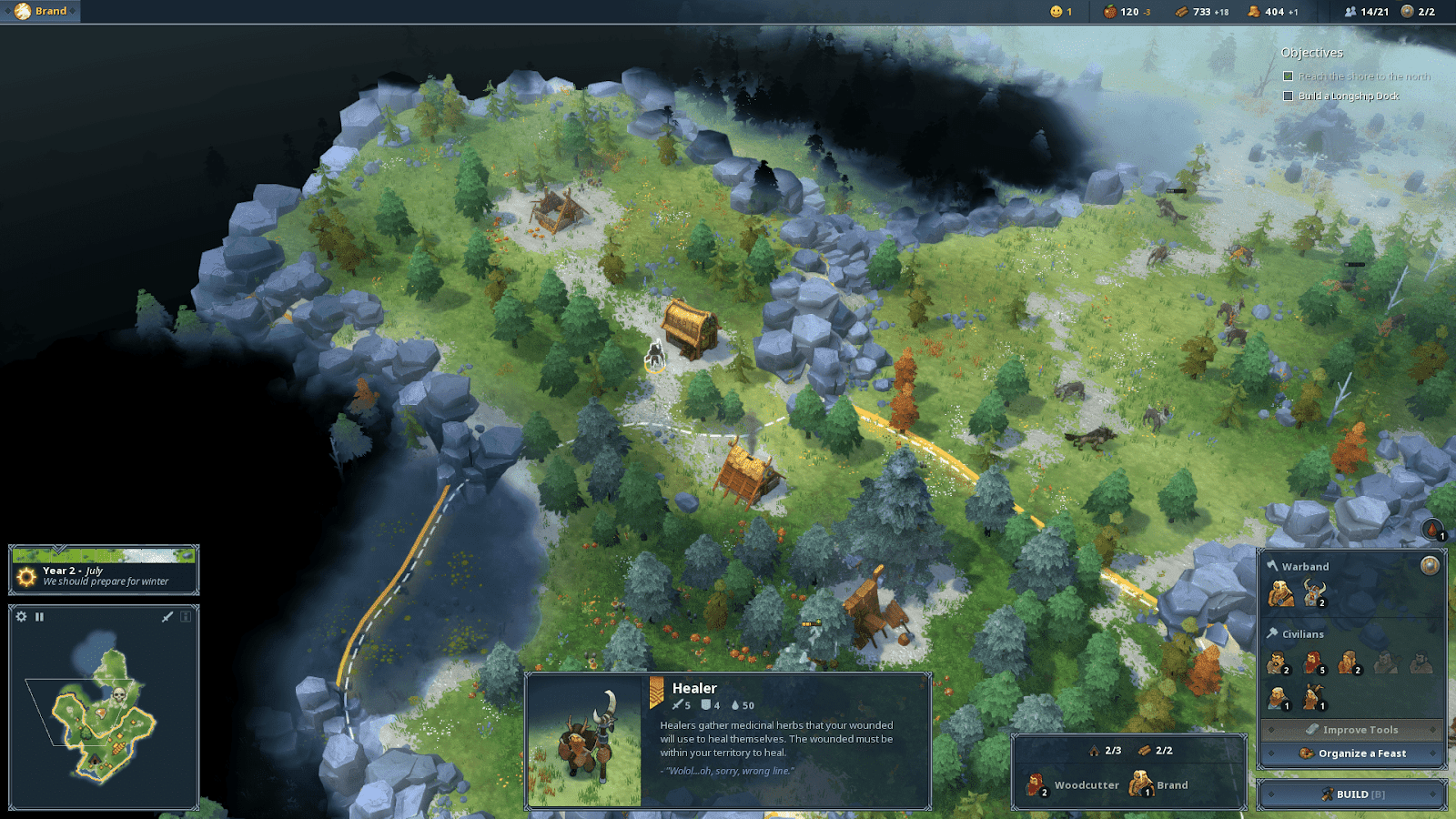
Task: Click the Year 2 season progress bar
Action: 105,556
